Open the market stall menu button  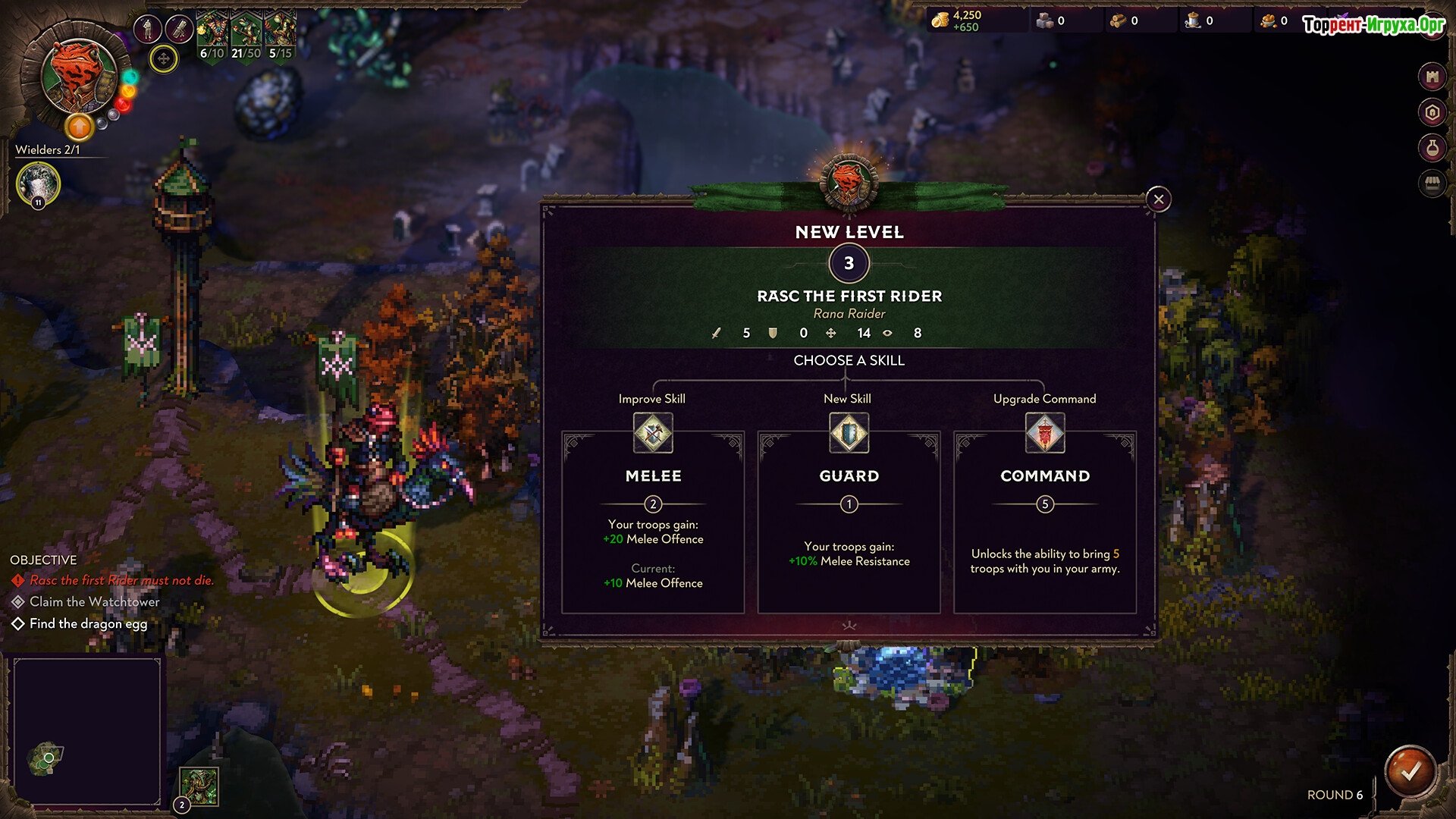pyautogui.click(x=1432, y=183)
